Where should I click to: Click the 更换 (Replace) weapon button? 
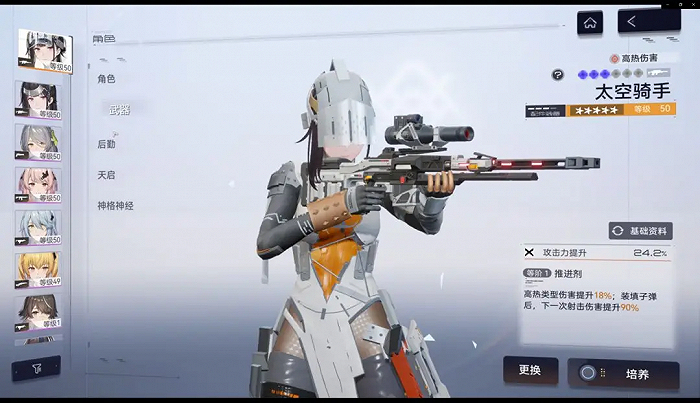530,371
